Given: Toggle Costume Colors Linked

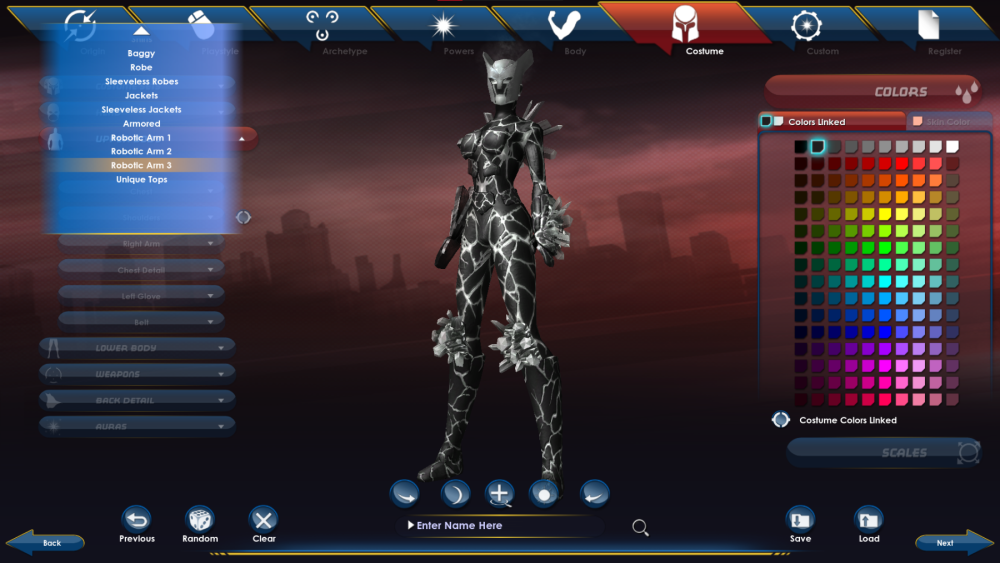Looking at the screenshot, I should [781, 420].
